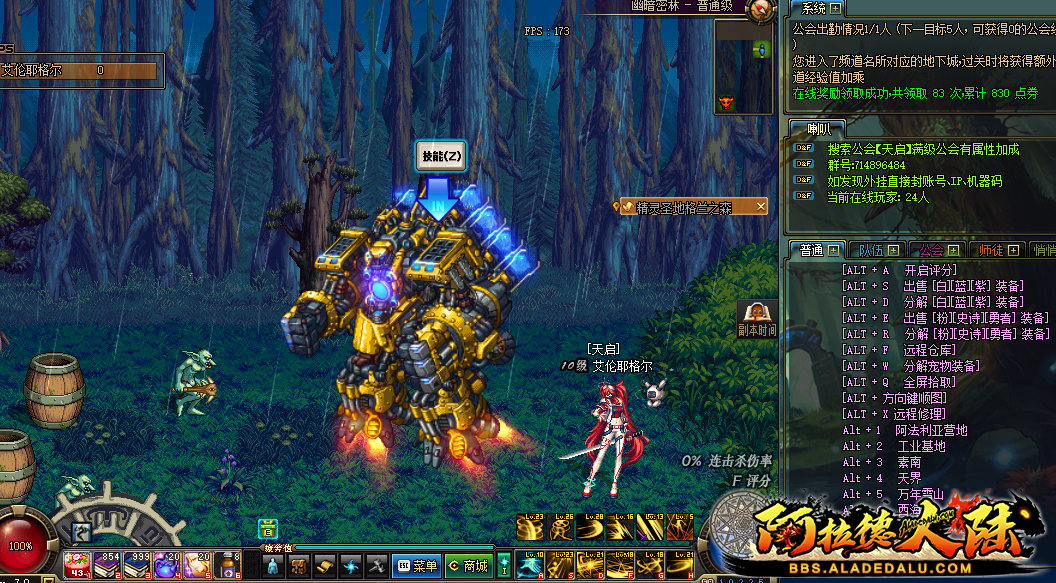
Task: Close the 精灵圣地格兰之森 location banner
Action: pyautogui.click(x=760, y=207)
